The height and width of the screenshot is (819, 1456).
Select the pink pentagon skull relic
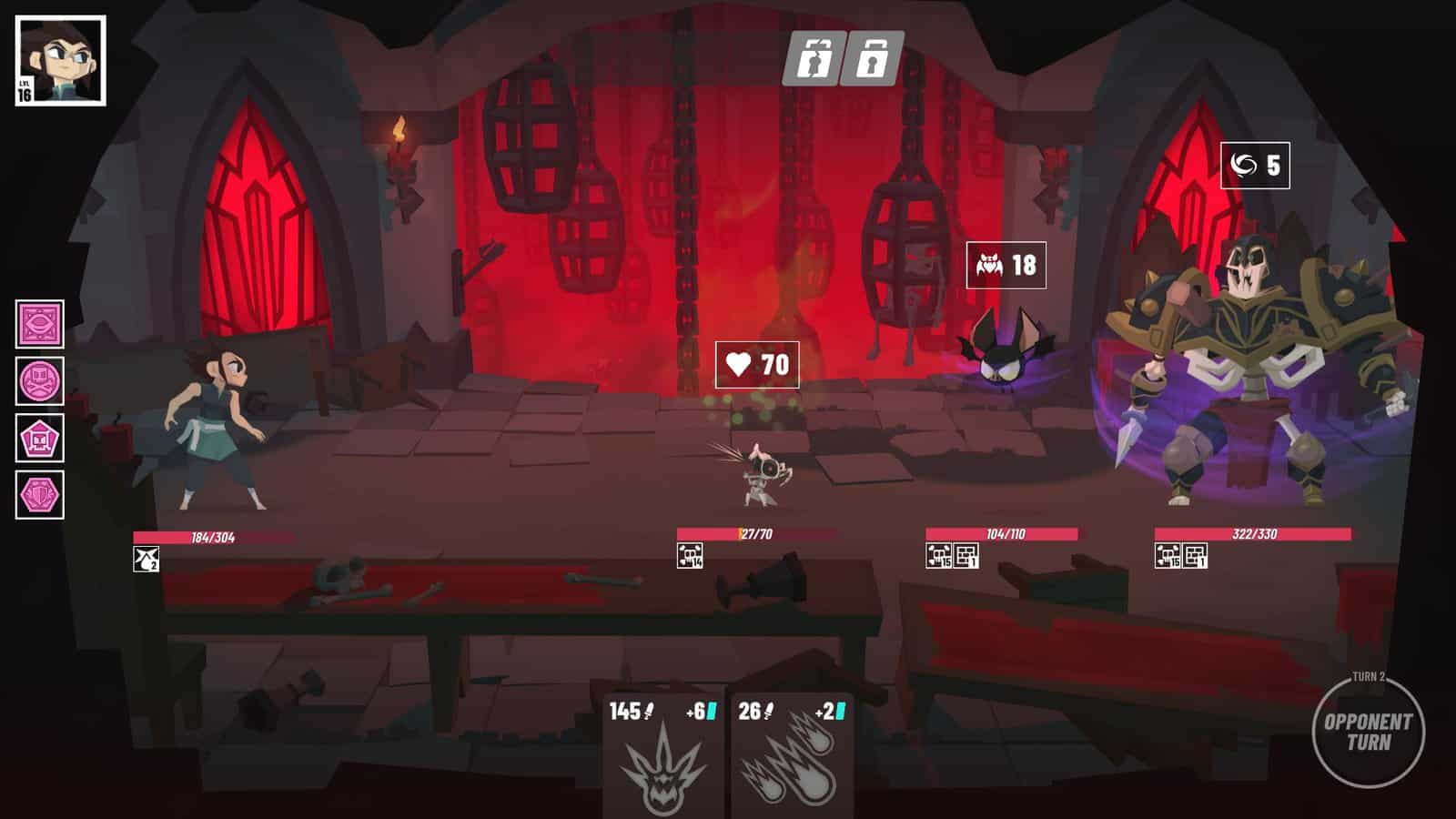(x=40, y=440)
